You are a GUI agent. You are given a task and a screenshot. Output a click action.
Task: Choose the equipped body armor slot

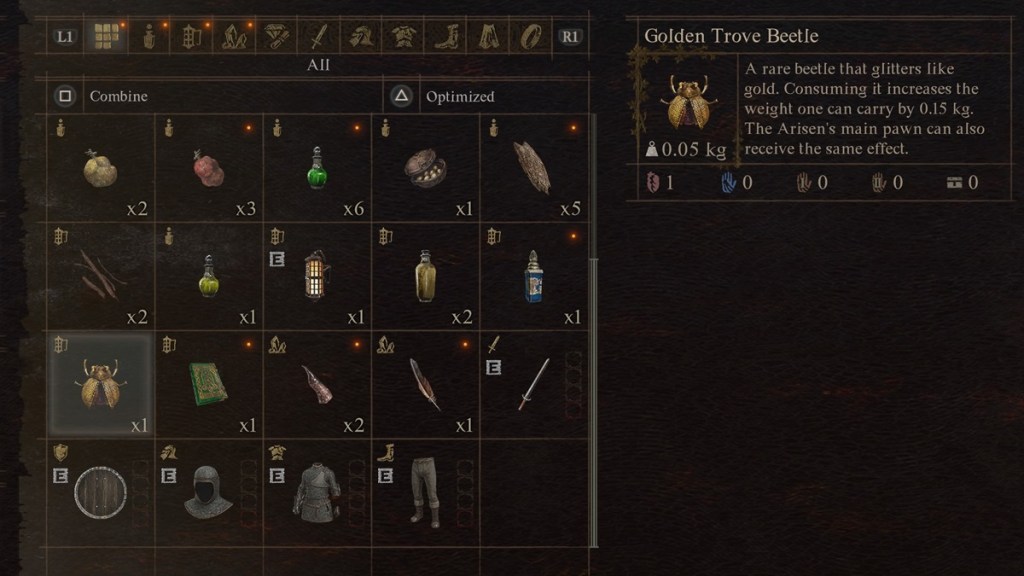(x=317, y=492)
